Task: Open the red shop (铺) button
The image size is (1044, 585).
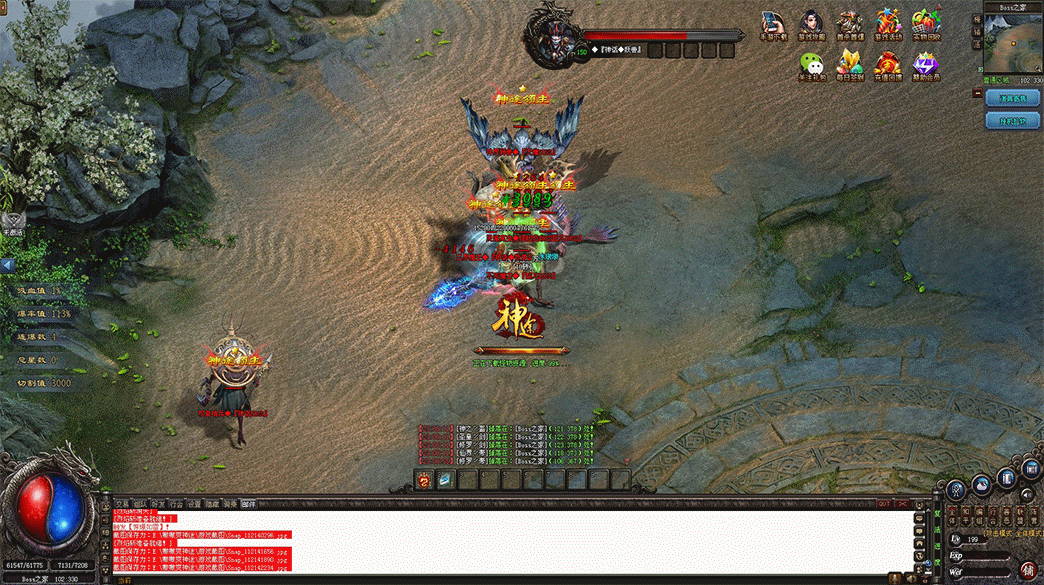Action: [1027, 569]
